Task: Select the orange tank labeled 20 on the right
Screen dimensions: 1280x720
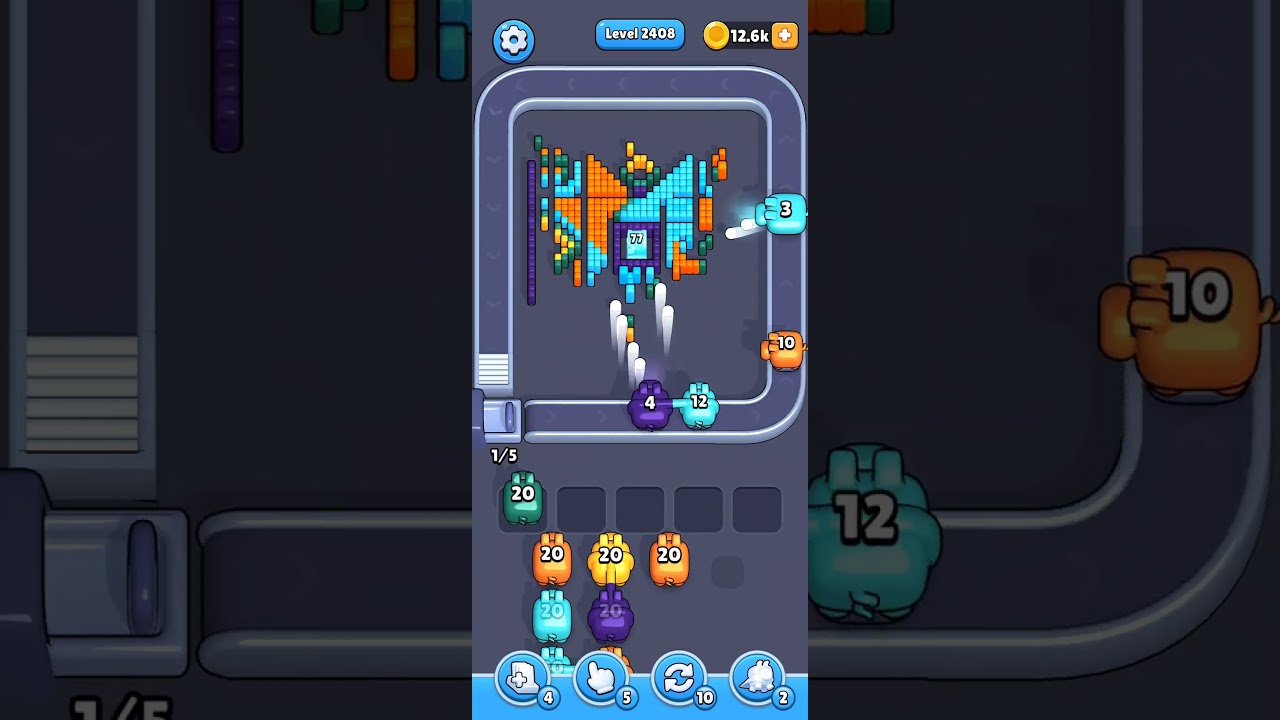Action: tap(668, 556)
